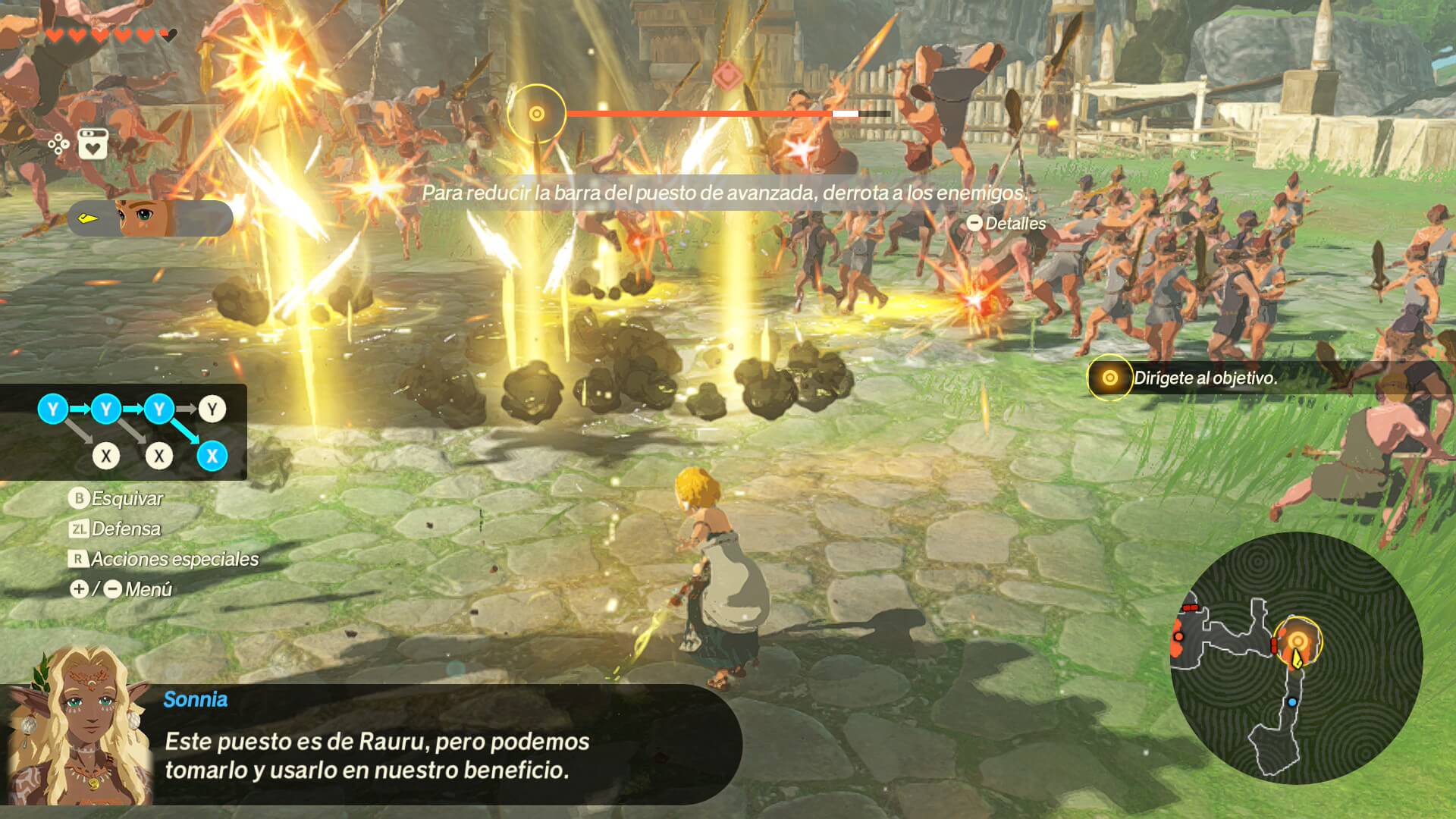Select the outpost target marker icon
The width and height of the screenshot is (1456, 819).
point(536,114)
